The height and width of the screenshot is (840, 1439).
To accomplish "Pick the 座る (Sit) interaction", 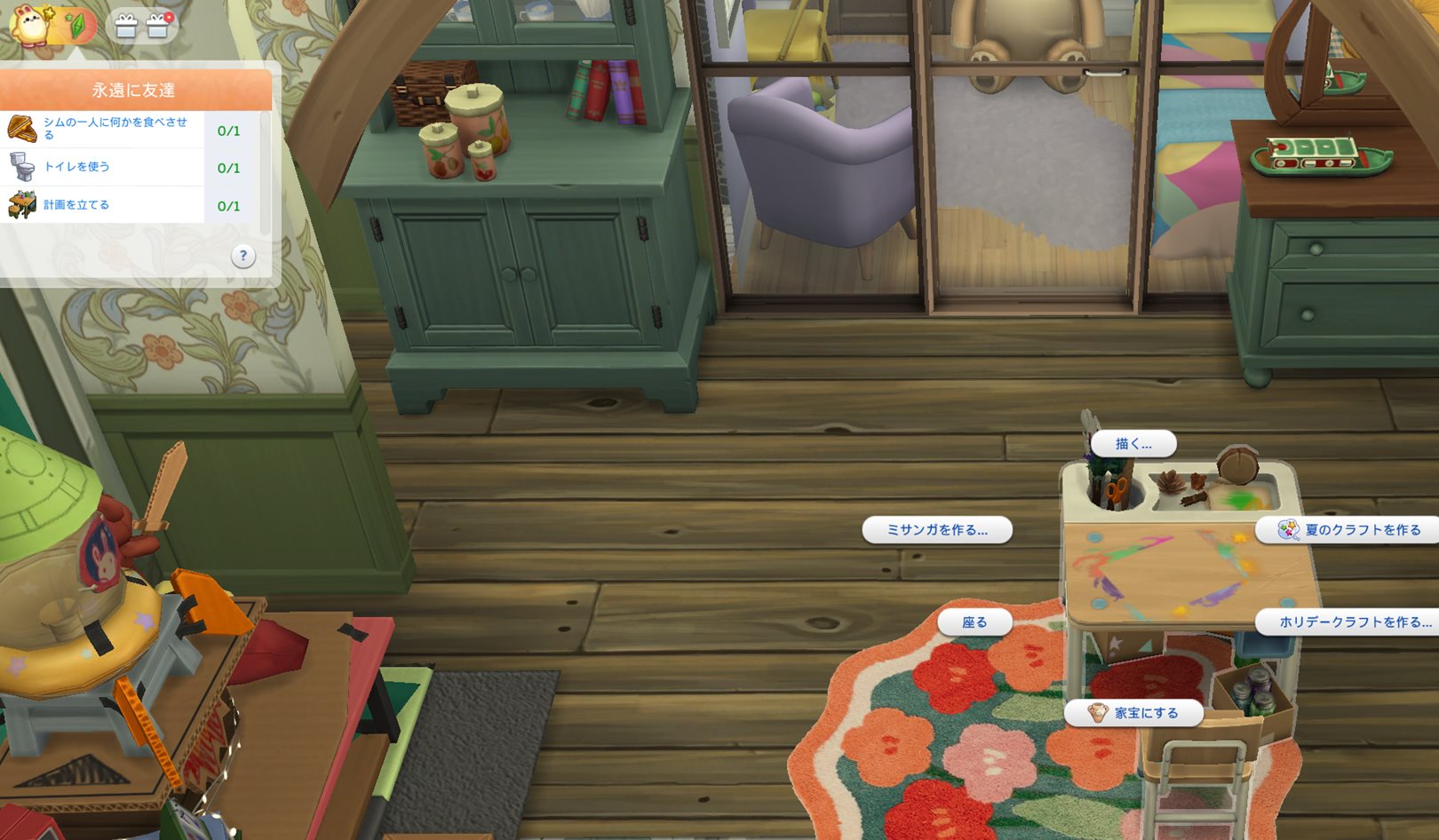I will click(974, 622).
